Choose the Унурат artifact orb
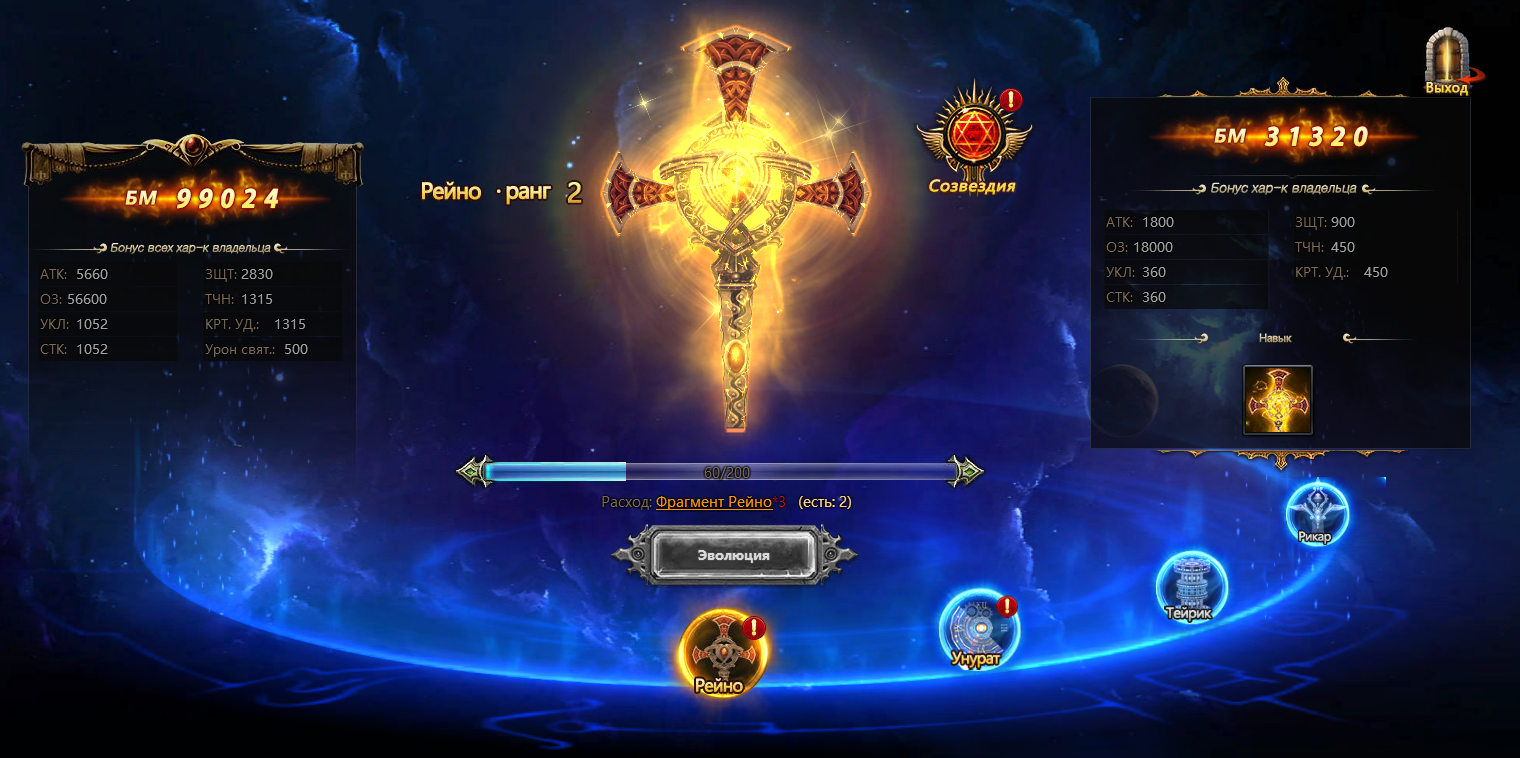The width and height of the screenshot is (1520, 758). (x=978, y=628)
